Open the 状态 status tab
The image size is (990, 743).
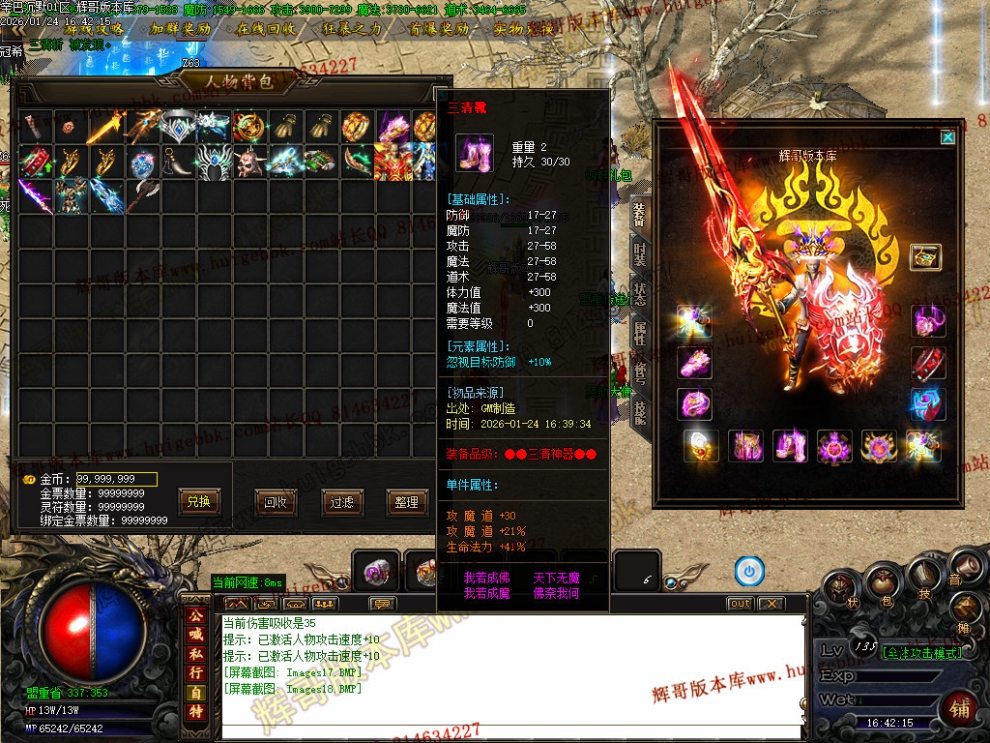[x=639, y=293]
